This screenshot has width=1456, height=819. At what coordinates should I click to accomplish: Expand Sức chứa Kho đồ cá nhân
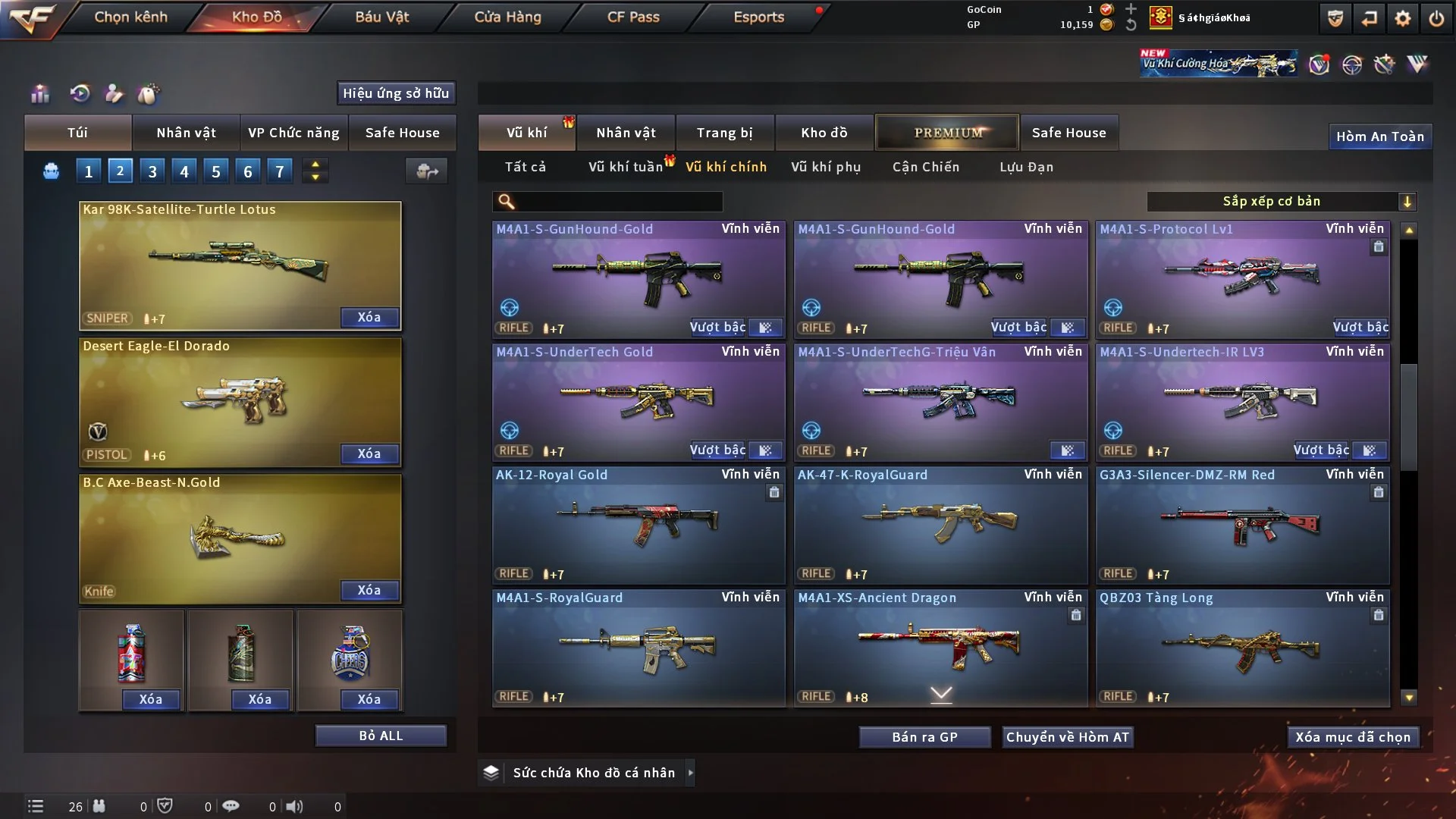click(690, 773)
